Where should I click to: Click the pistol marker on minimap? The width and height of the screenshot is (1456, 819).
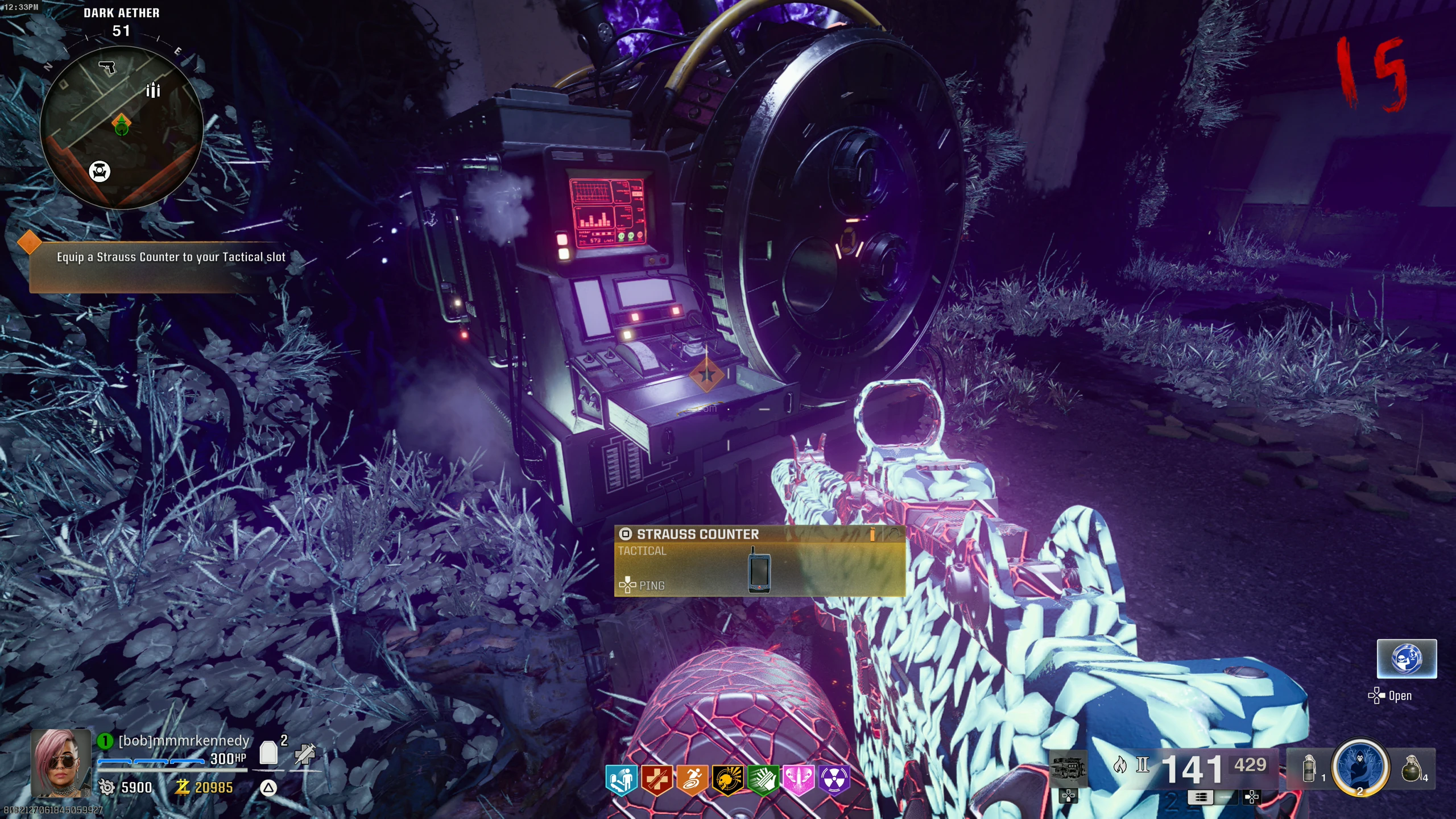[107, 68]
